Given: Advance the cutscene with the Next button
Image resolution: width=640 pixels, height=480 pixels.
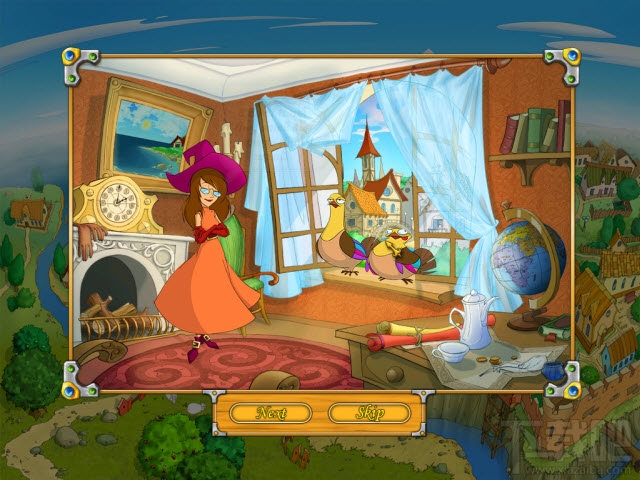Looking at the screenshot, I should 270,412.
